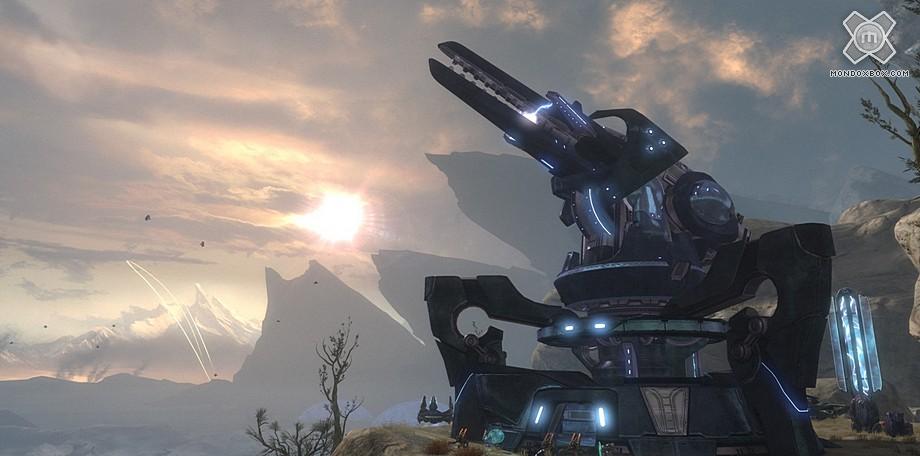Click the MondoXbox.com watermark logo
The height and width of the screenshot is (456, 920).
click(869, 41)
